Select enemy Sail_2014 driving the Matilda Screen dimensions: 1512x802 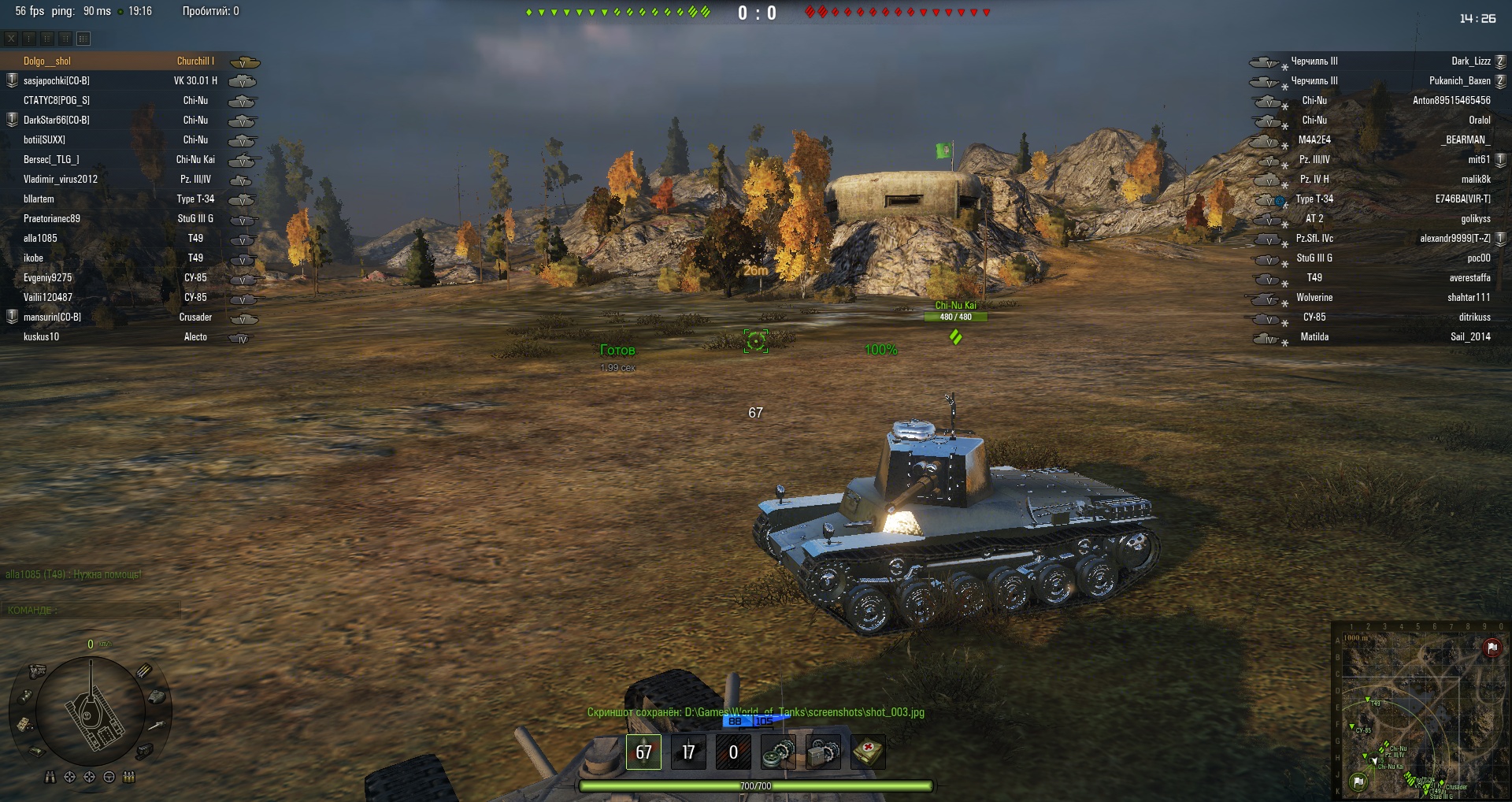click(x=1469, y=337)
